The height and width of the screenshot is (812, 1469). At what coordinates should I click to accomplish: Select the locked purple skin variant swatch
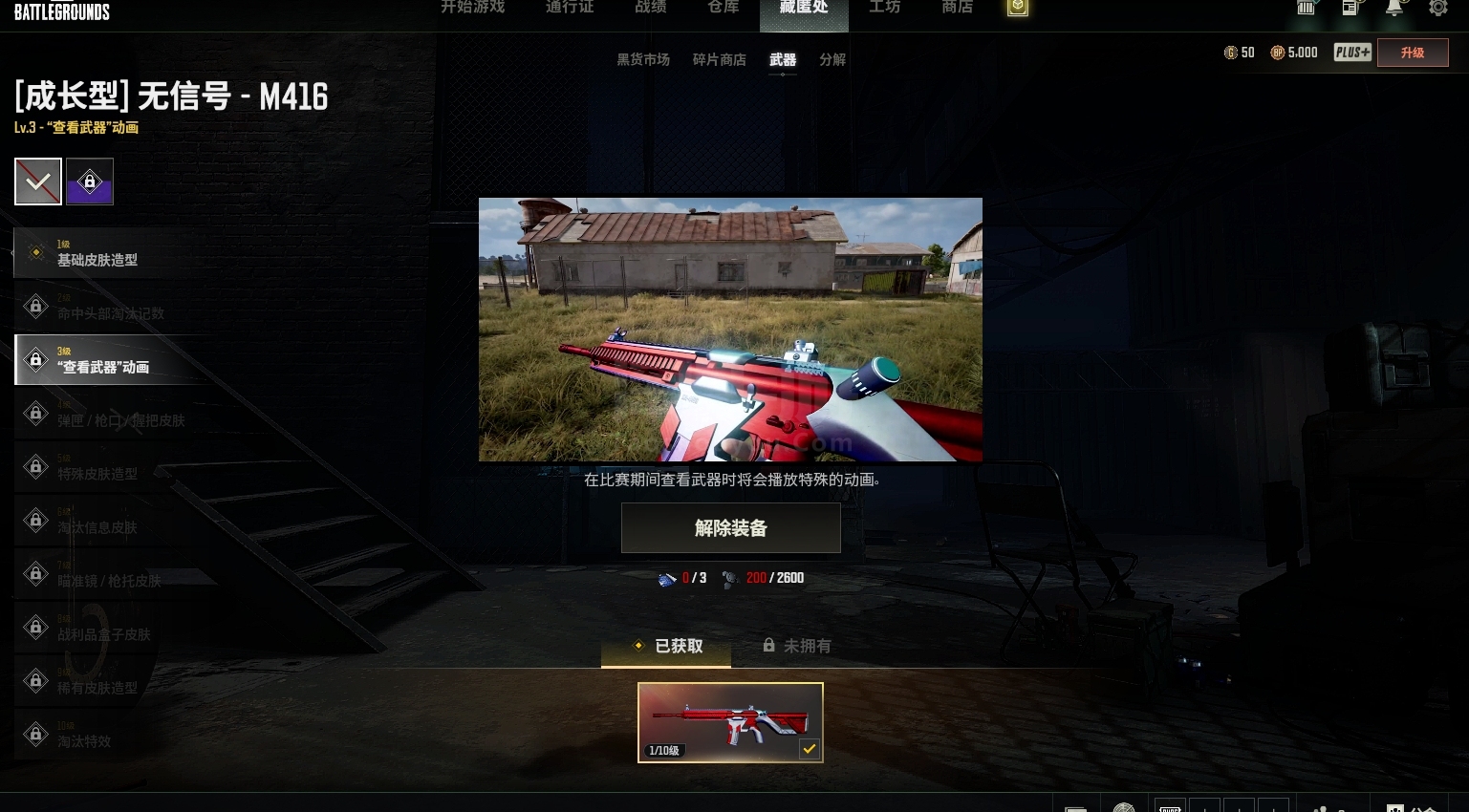pos(89,181)
